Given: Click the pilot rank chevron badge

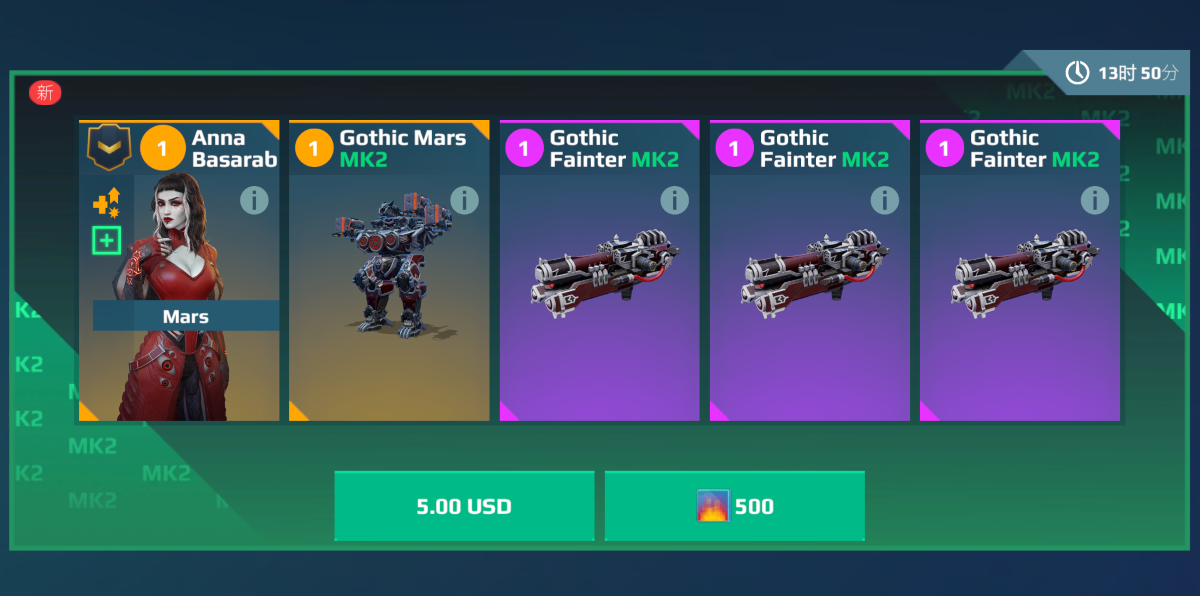Looking at the screenshot, I should (108, 148).
